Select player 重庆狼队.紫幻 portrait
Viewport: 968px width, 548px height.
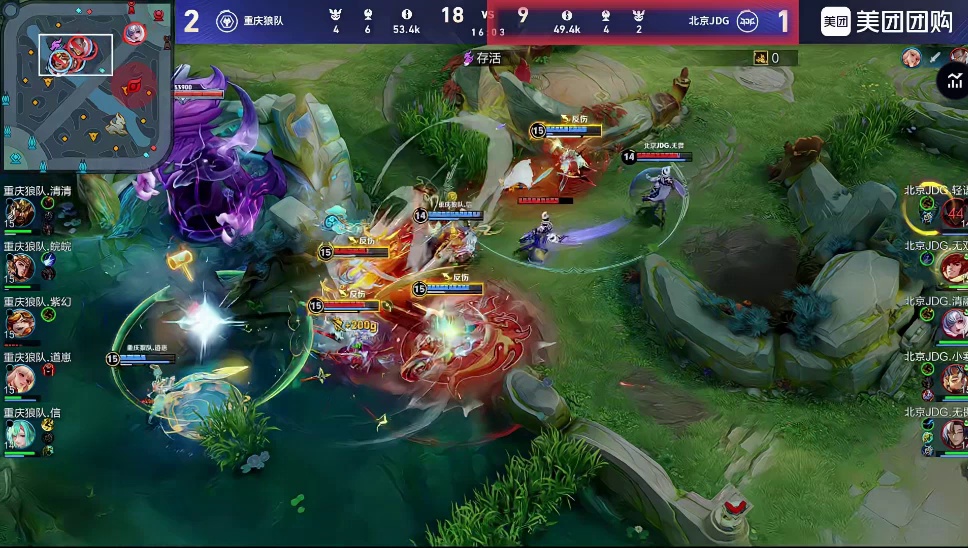tap(19, 323)
